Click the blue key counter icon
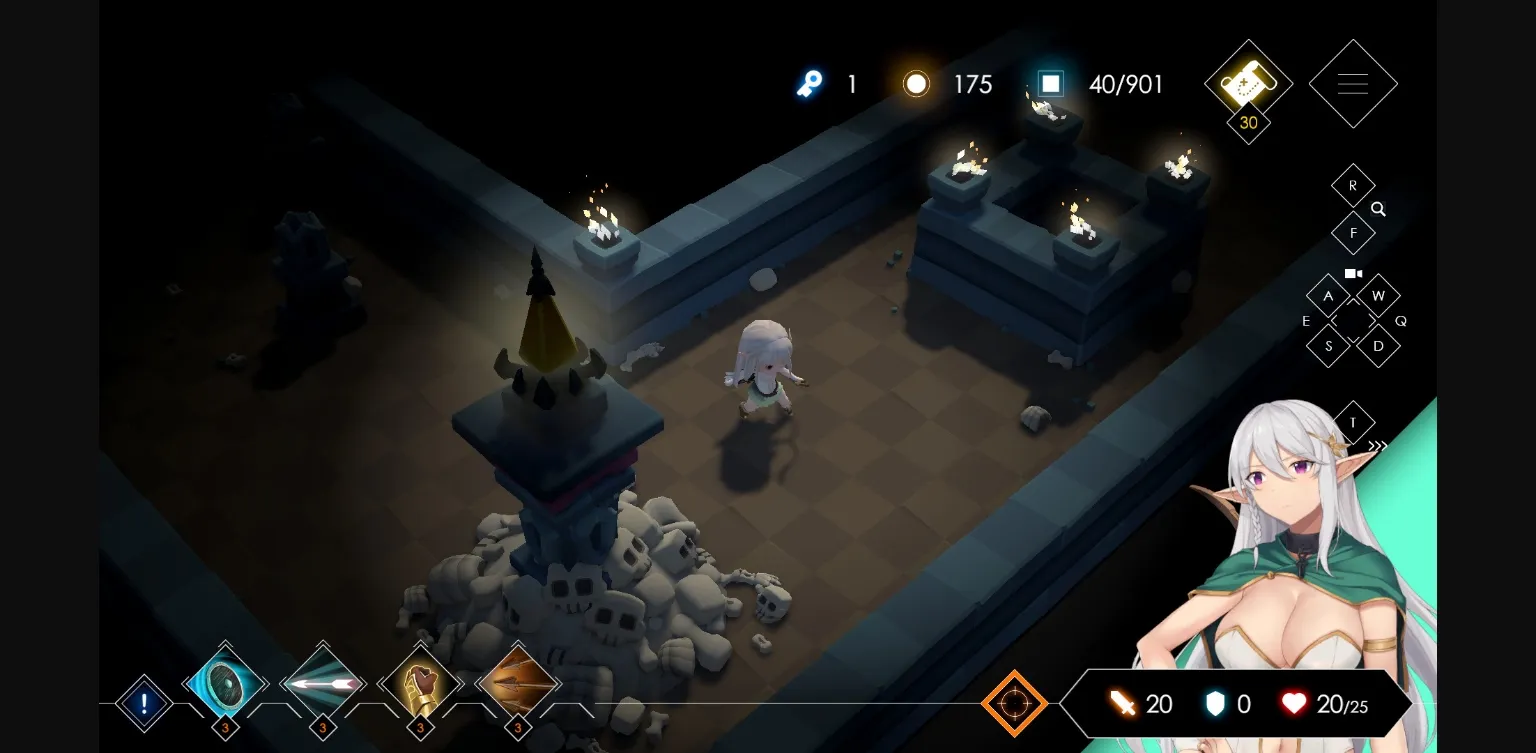 809,84
